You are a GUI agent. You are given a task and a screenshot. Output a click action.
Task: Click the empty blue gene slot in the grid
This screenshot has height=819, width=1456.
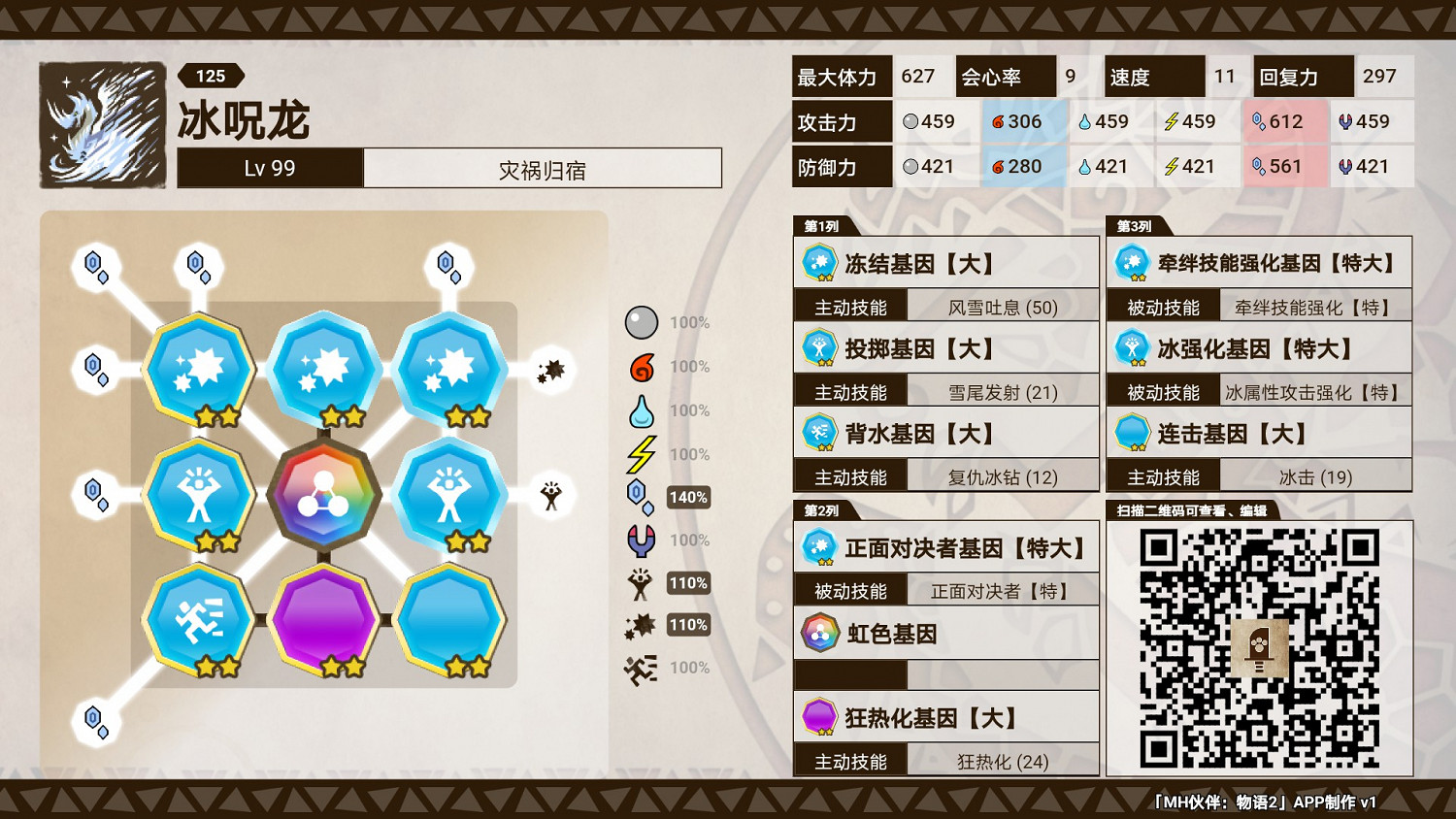pos(449,621)
